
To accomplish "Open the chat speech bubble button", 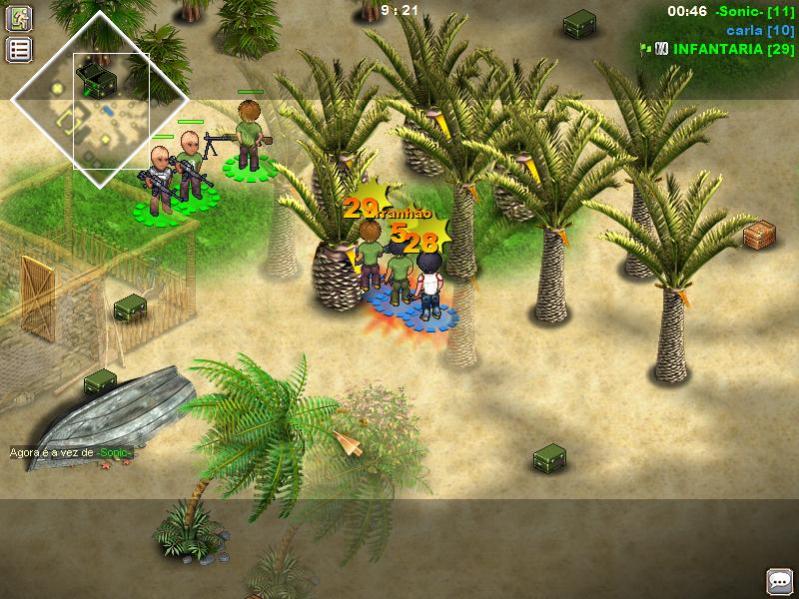I will 779,581.
